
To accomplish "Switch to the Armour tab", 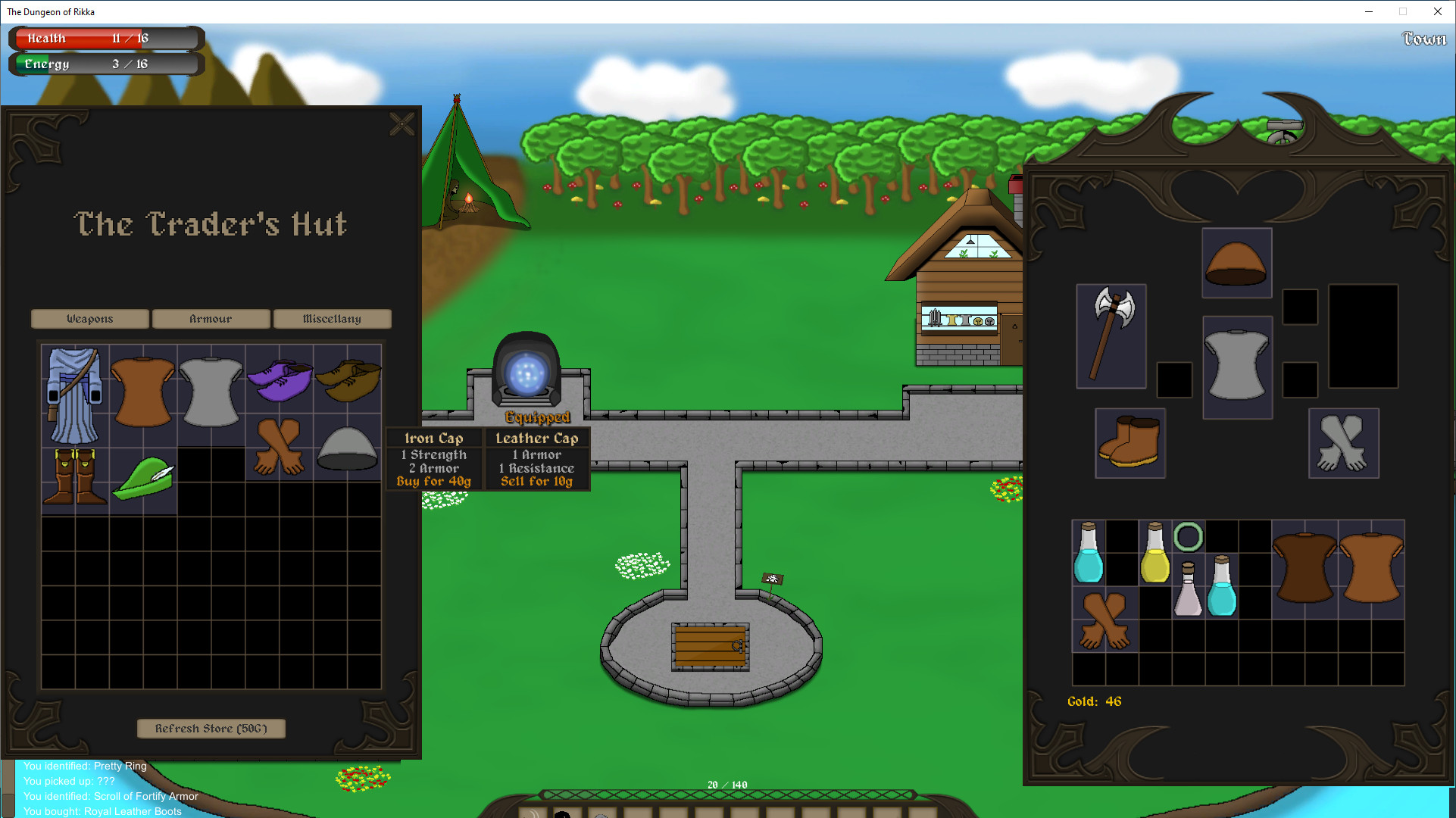I will [211, 319].
